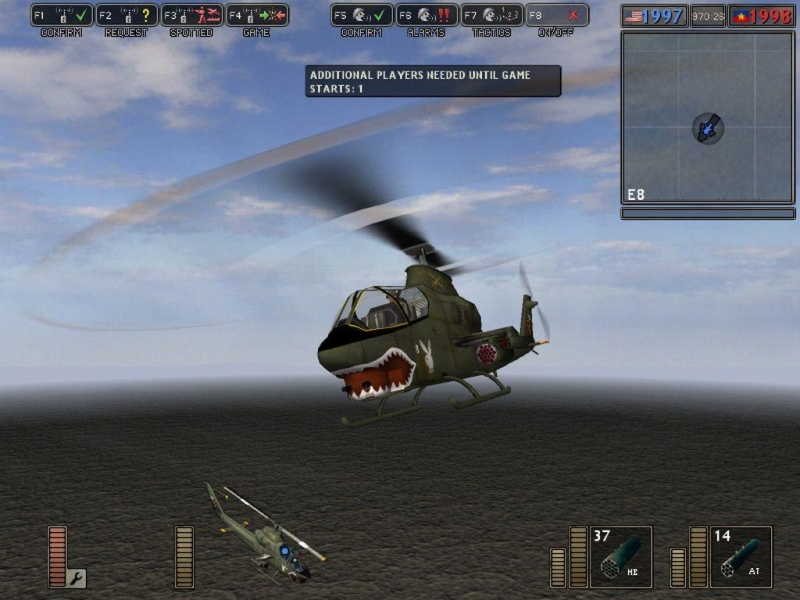The height and width of the screenshot is (600, 800).
Task: Open the Game radio menu
Action: [257, 15]
